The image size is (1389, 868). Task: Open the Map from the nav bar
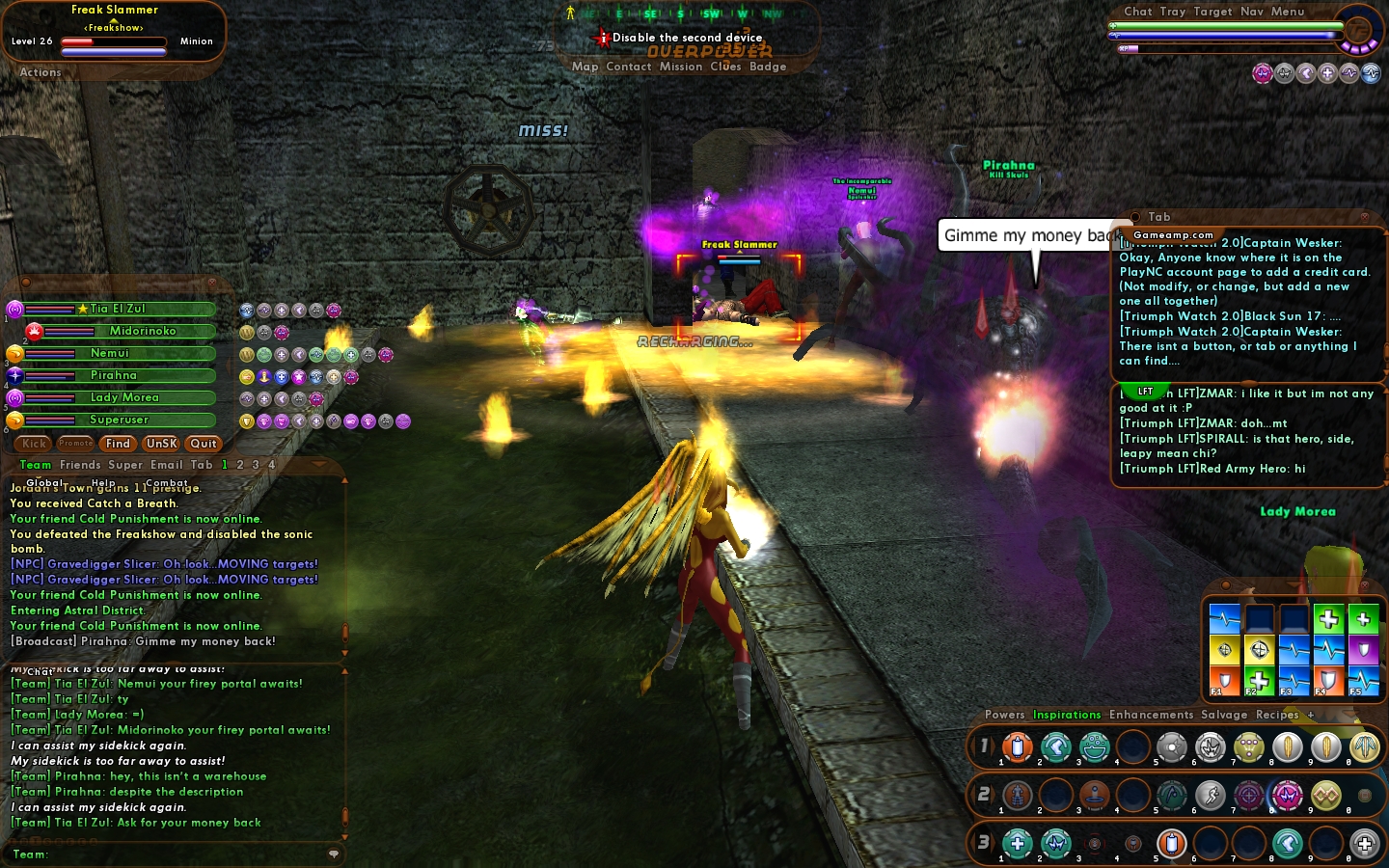(585, 67)
